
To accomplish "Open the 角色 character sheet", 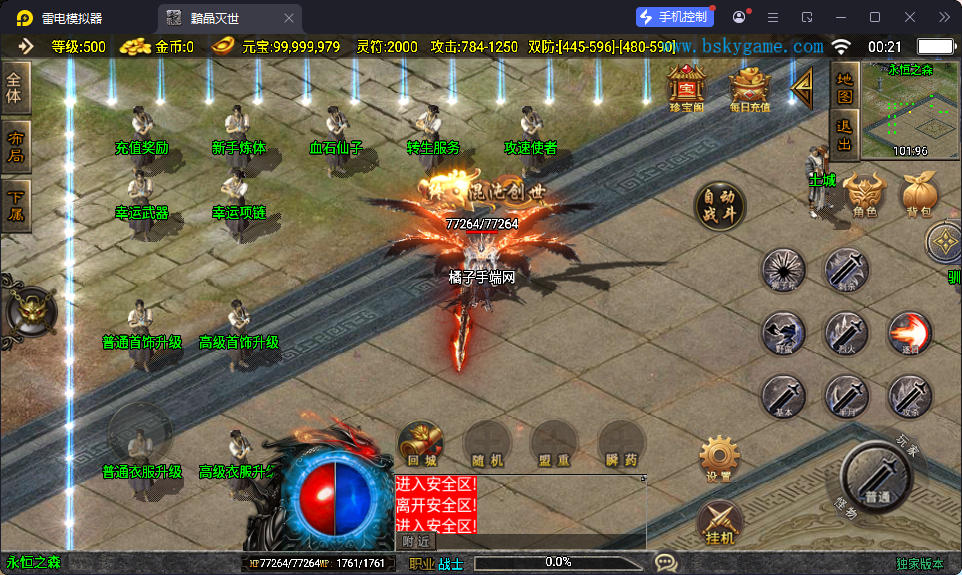I will click(865, 194).
